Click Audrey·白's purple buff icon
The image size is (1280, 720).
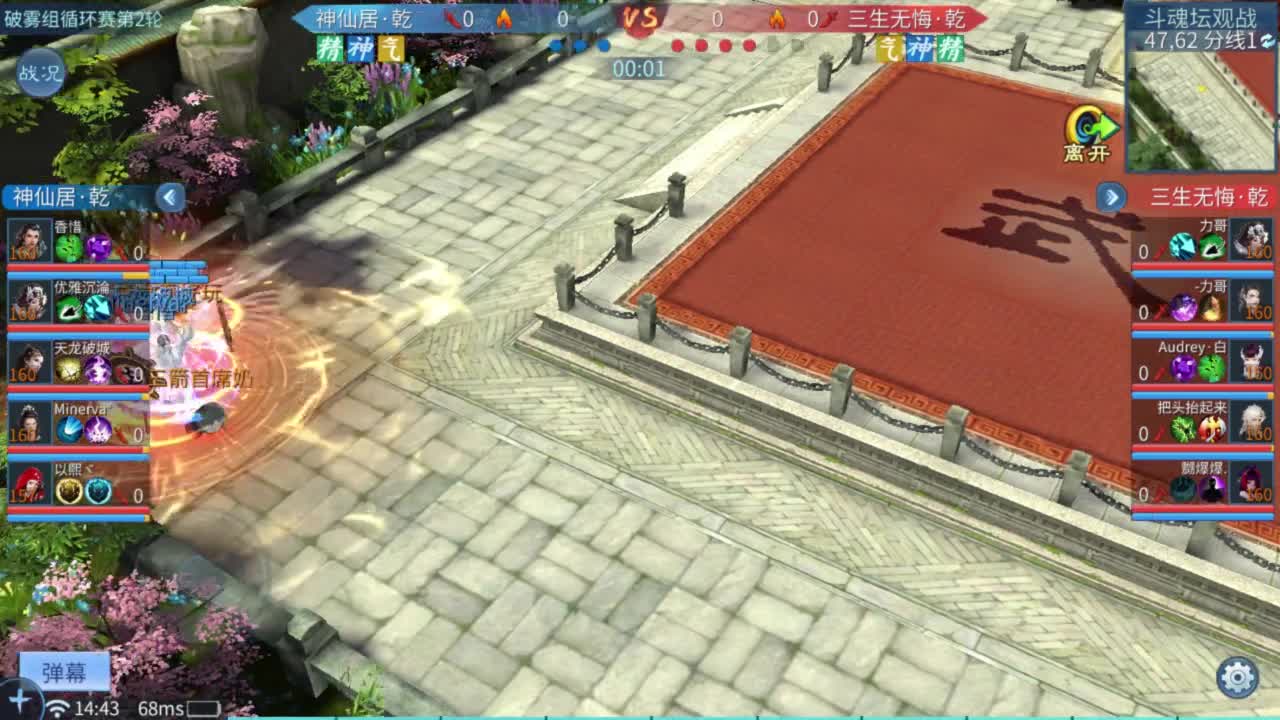[x=1183, y=368]
